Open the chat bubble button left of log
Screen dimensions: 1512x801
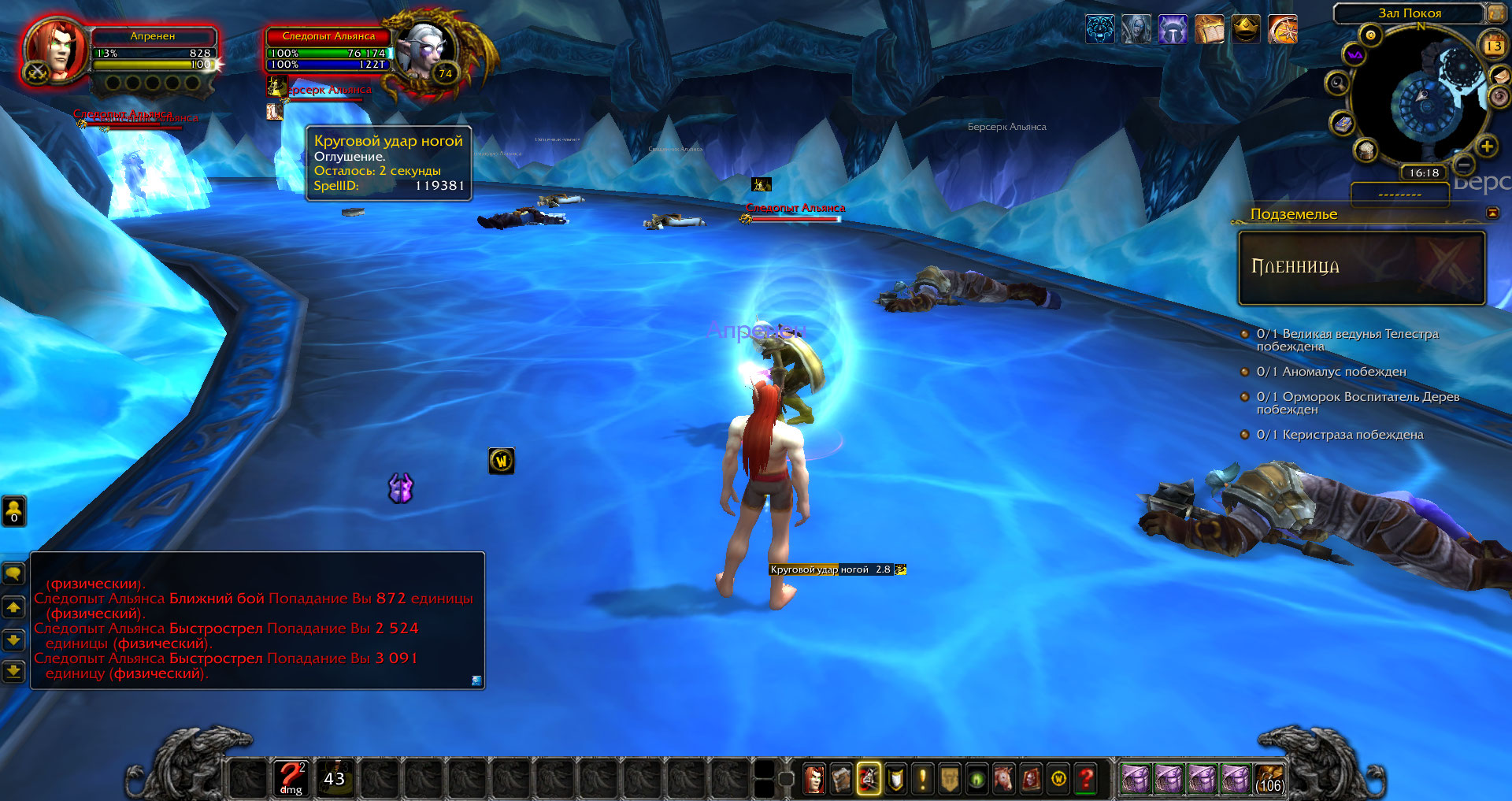click(13, 574)
